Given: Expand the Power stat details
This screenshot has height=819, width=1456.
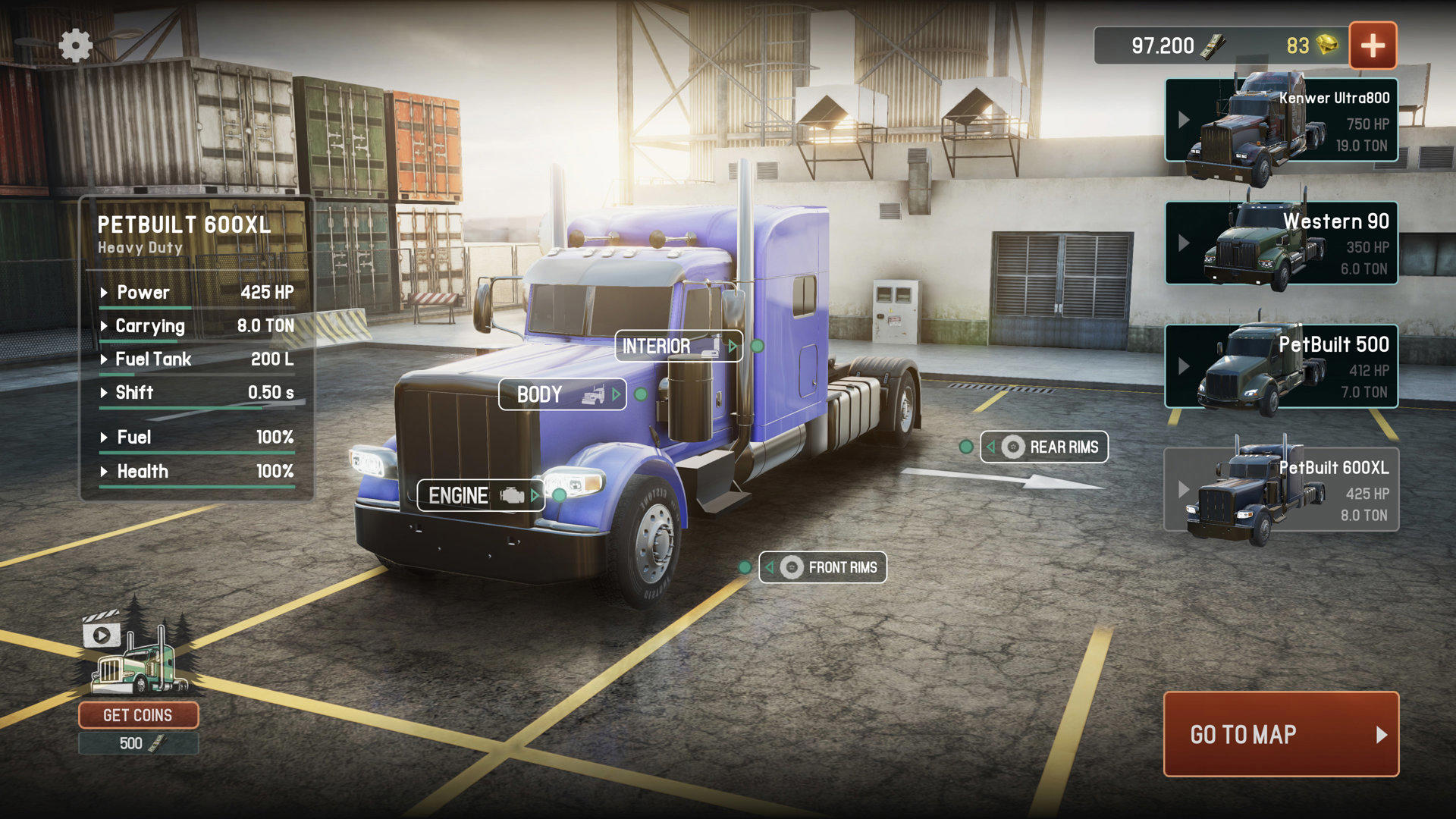Looking at the screenshot, I should [x=105, y=293].
